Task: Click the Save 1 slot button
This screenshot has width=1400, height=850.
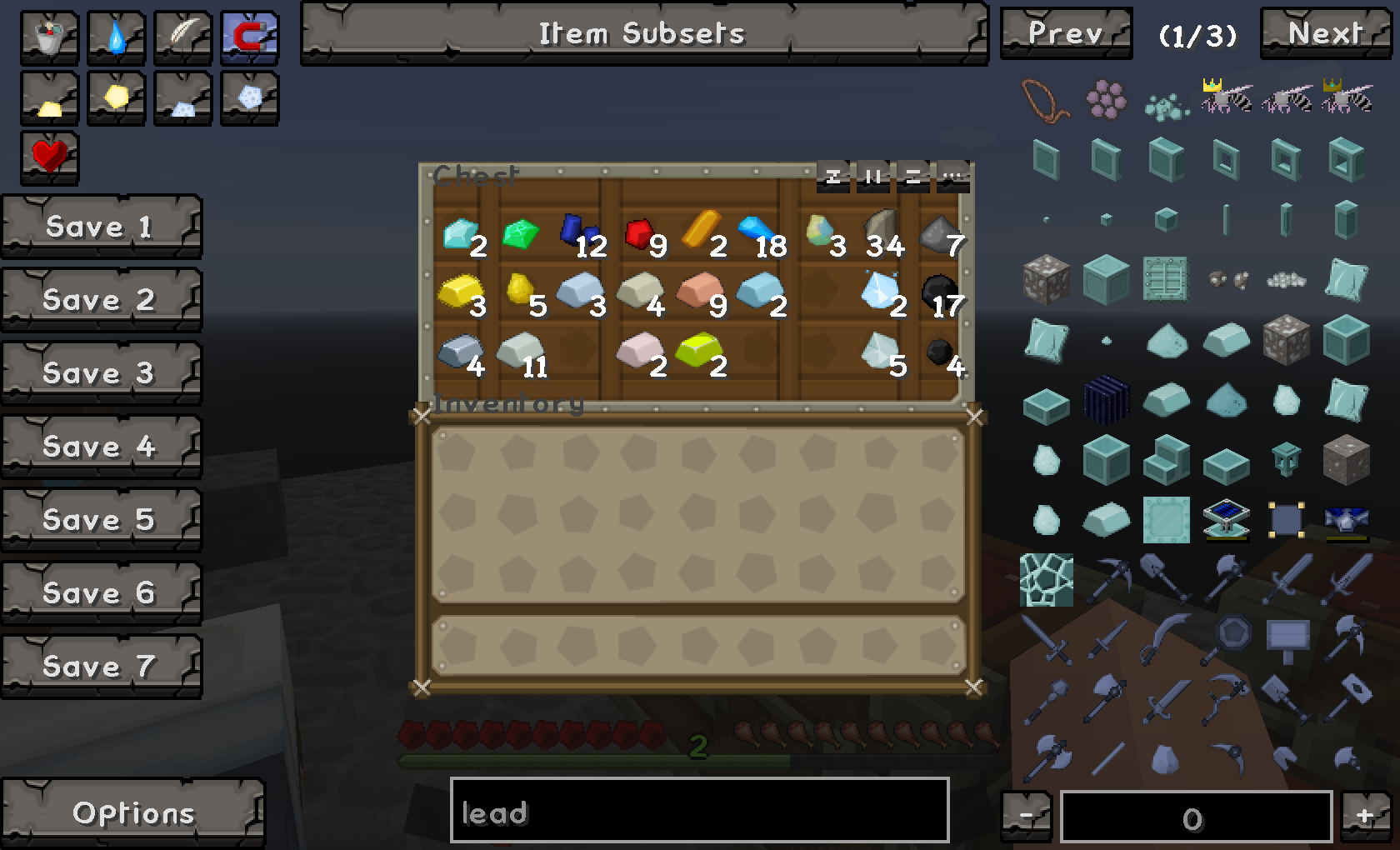Action: click(x=101, y=227)
